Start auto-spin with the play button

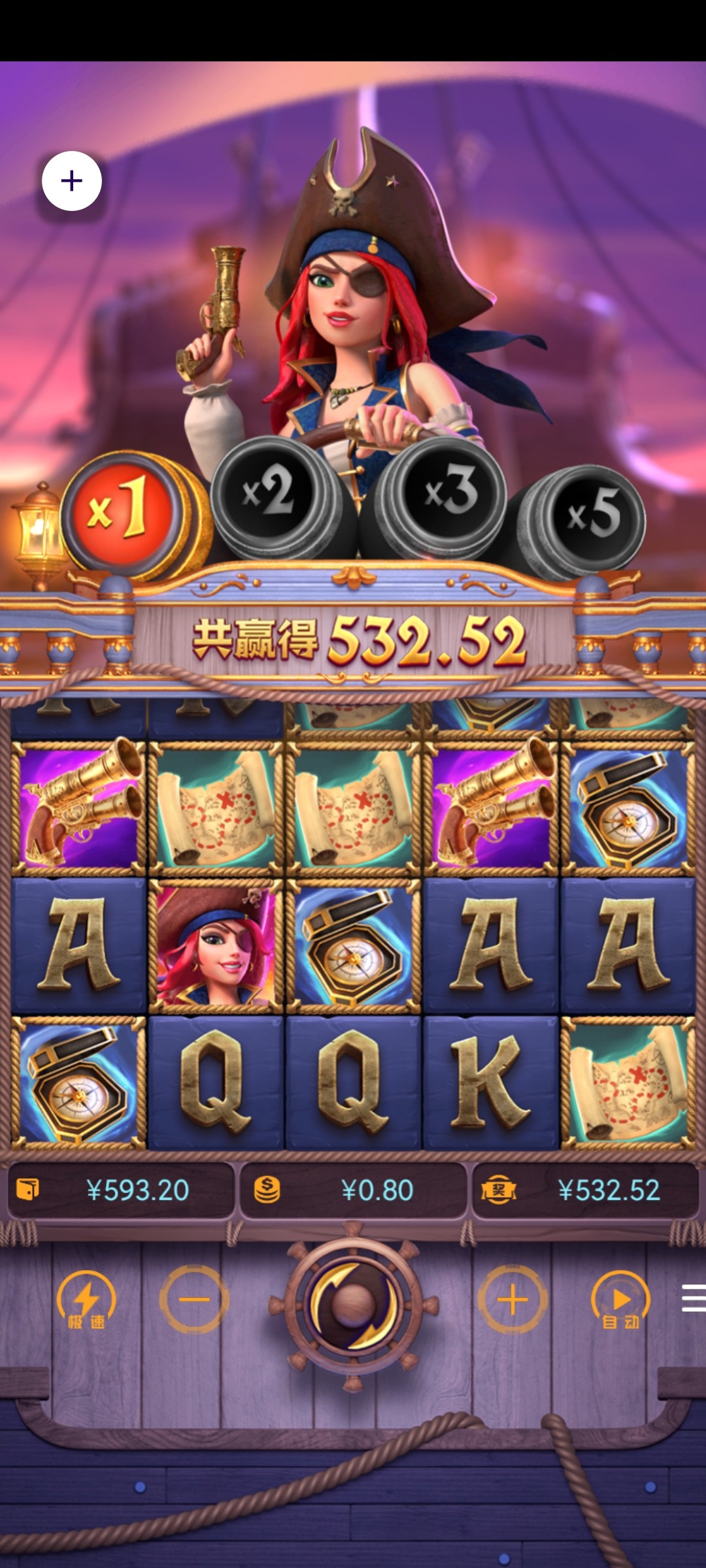[620, 1300]
